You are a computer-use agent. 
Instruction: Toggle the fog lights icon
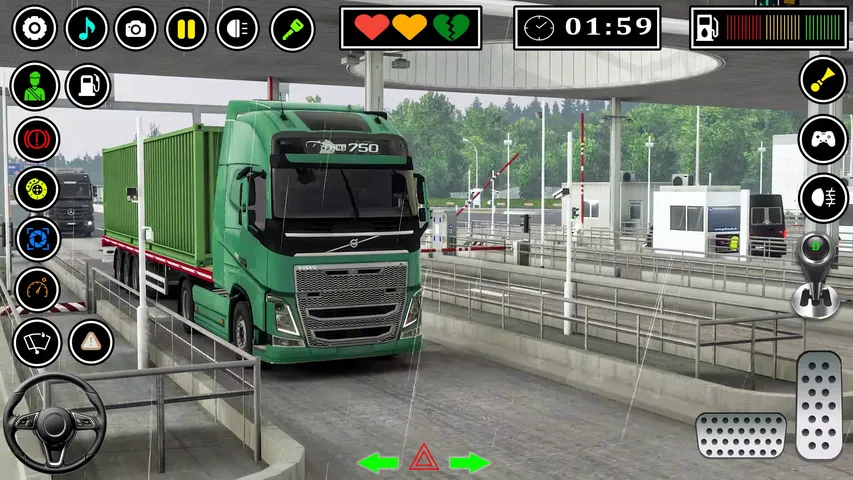[823, 197]
